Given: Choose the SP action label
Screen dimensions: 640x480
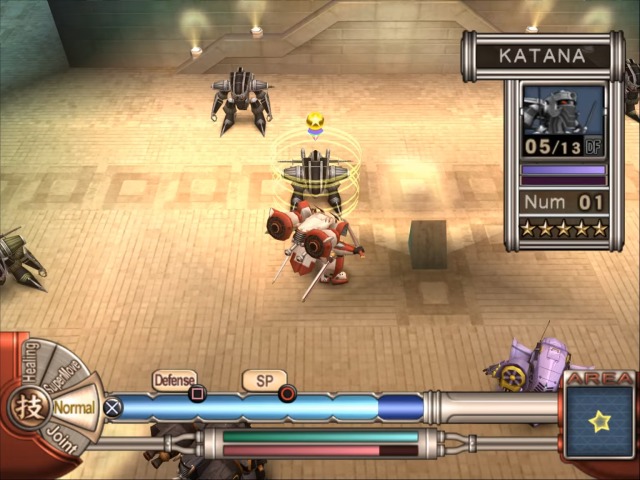Looking at the screenshot, I should (264, 381).
